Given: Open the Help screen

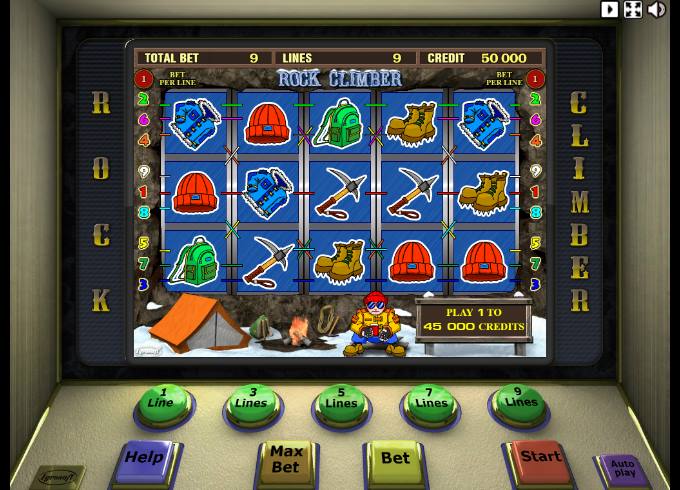Looking at the screenshot, I should (x=144, y=458).
